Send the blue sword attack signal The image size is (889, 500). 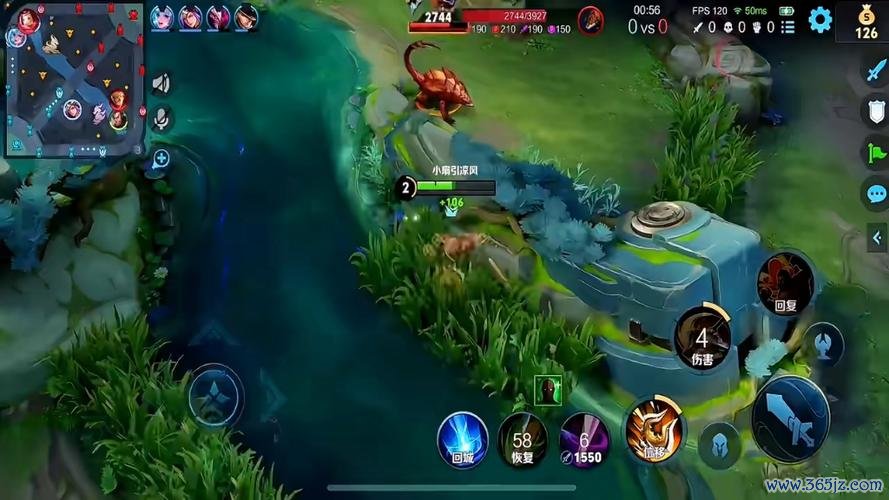pos(876,69)
